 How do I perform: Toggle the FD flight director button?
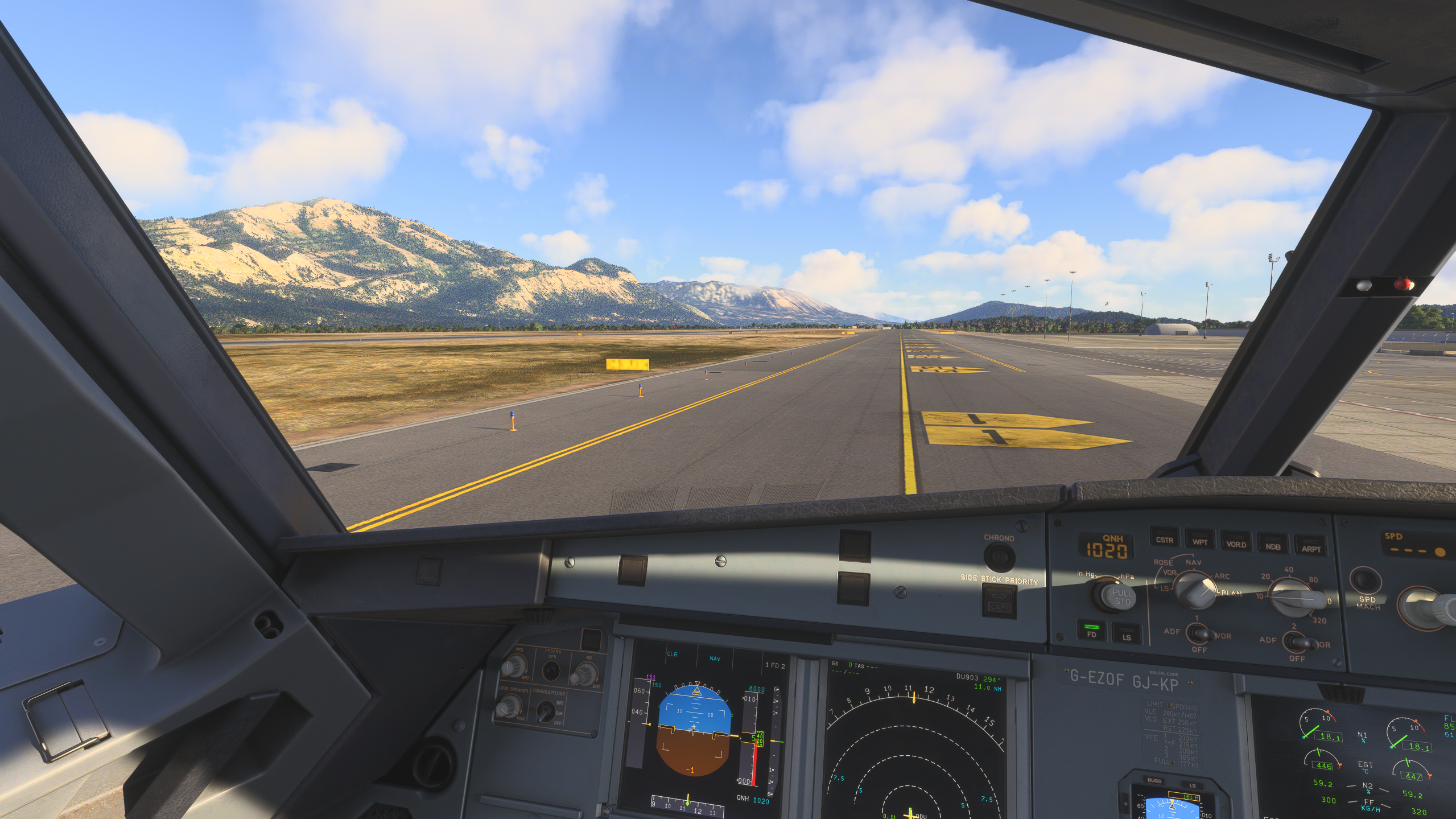[1091, 631]
